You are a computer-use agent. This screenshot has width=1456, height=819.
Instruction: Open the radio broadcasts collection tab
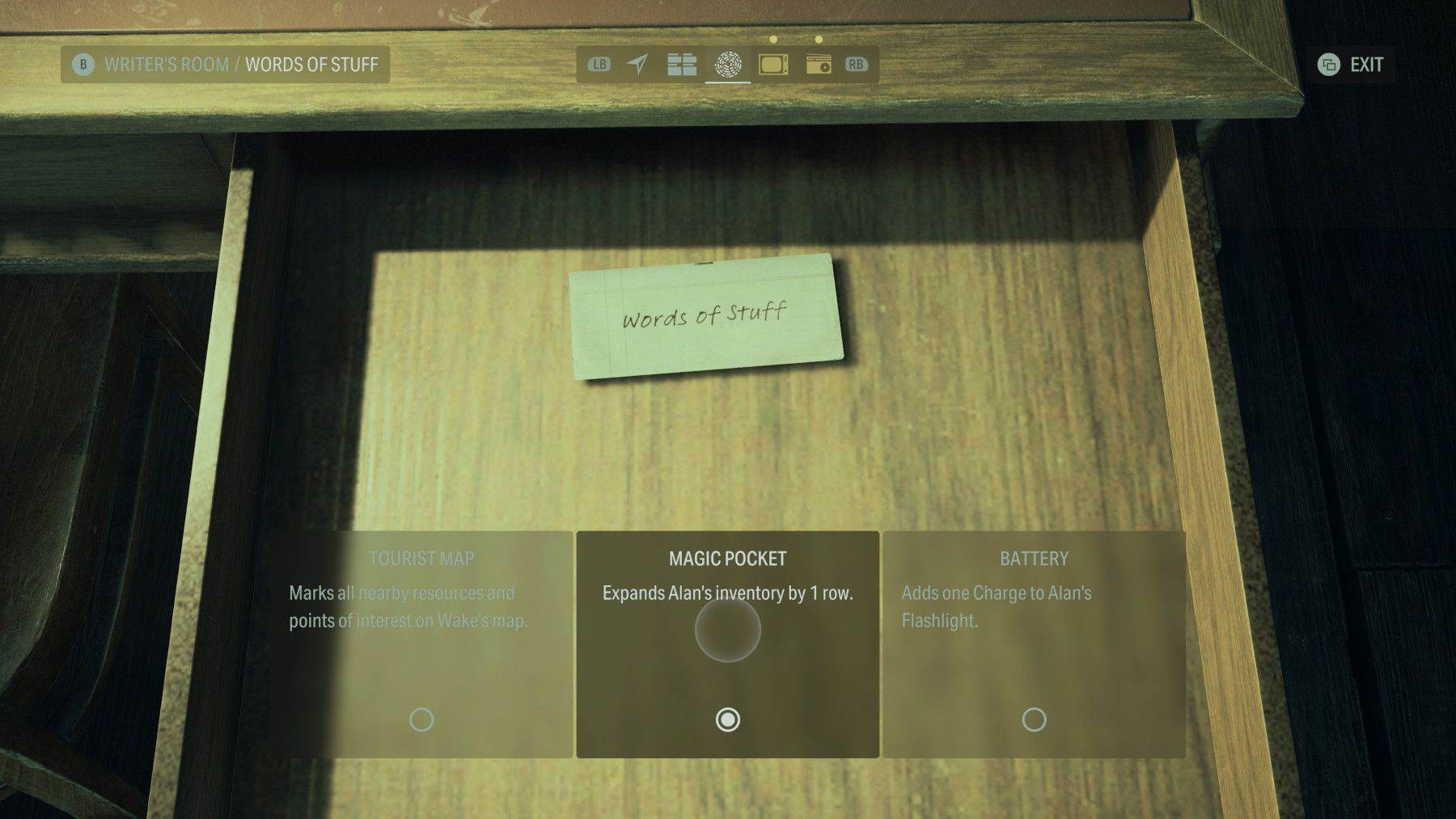coord(819,65)
